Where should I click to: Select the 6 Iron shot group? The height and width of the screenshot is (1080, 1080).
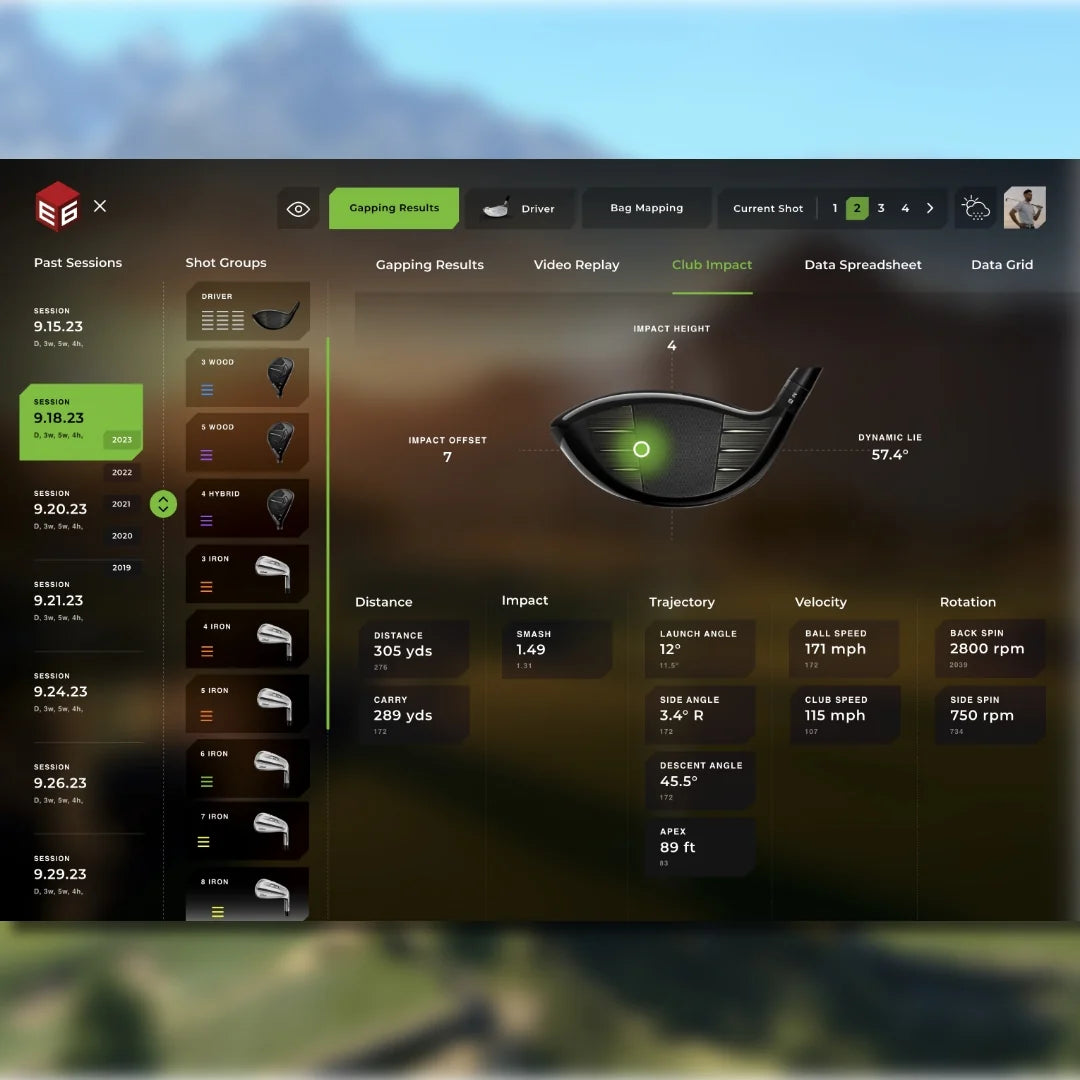tap(247, 768)
